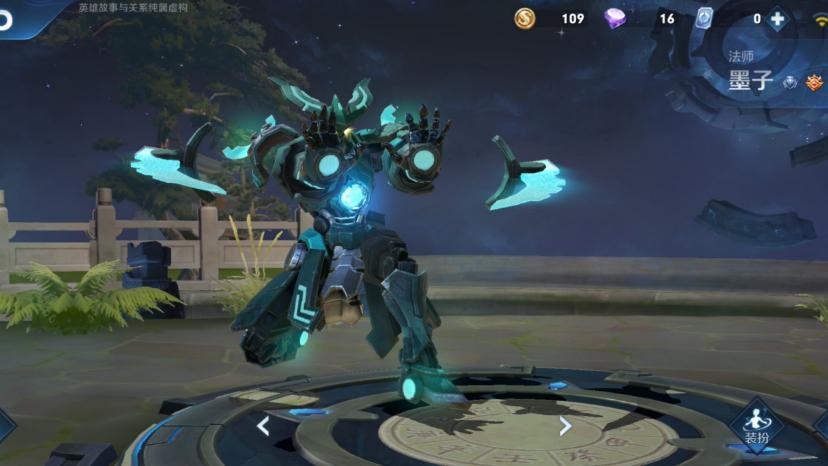
Task: Go back using the top-left corner button
Action: point(8,18)
